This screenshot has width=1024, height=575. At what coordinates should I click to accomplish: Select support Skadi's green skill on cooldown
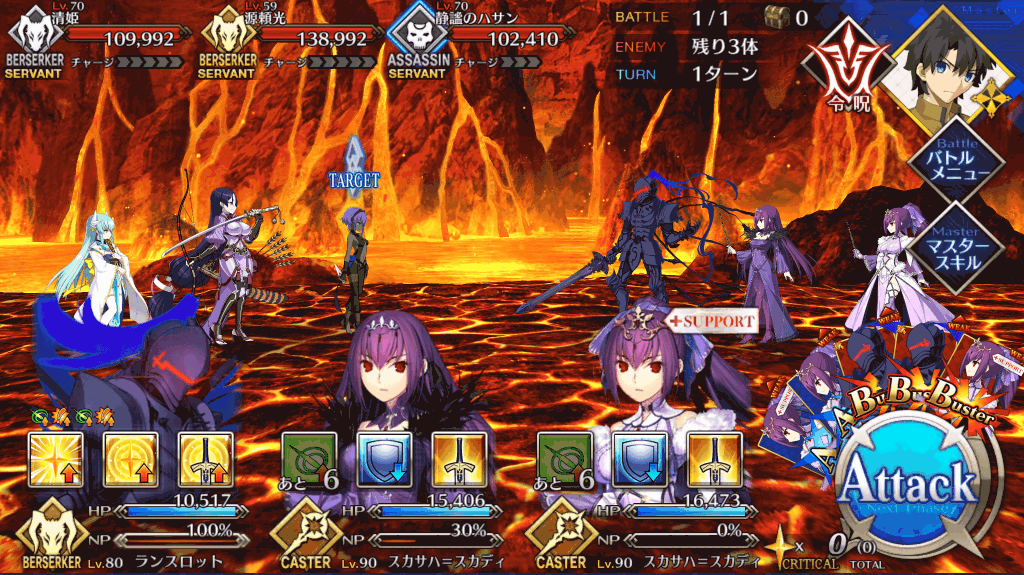565,458
